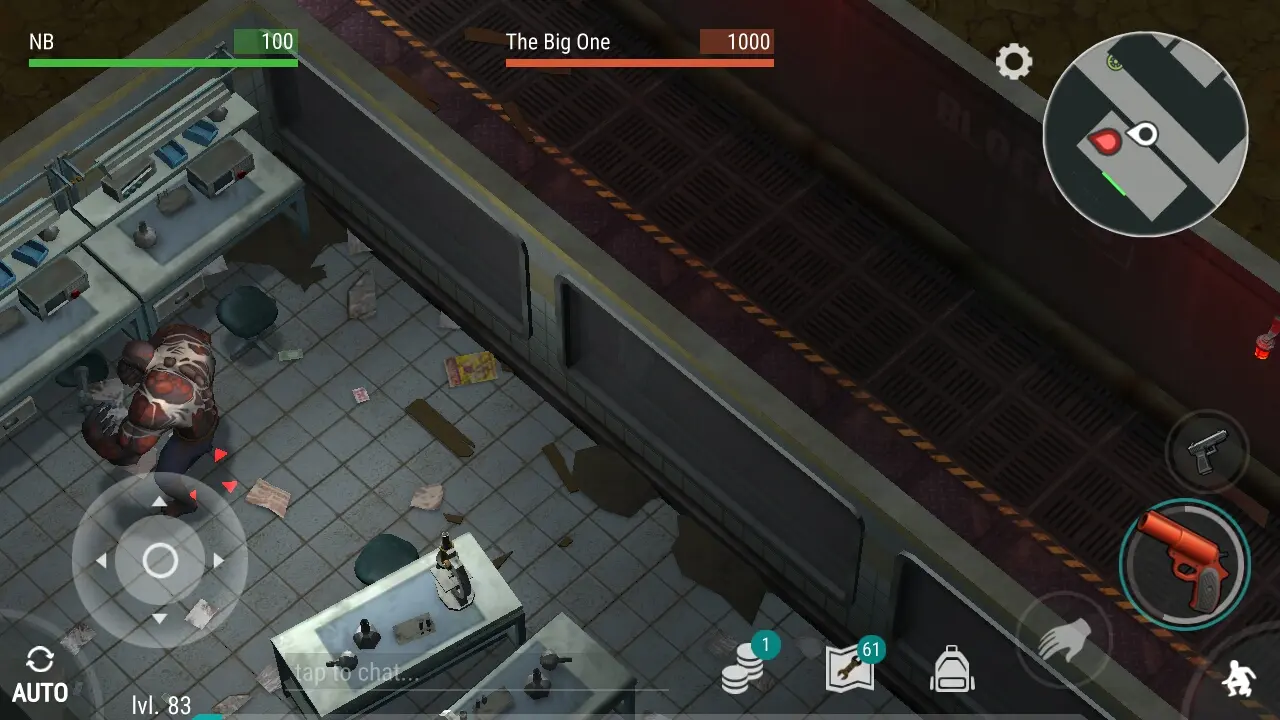Tap the chat input field
Screen dimensions: 1280x720
[x=470, y=673]
